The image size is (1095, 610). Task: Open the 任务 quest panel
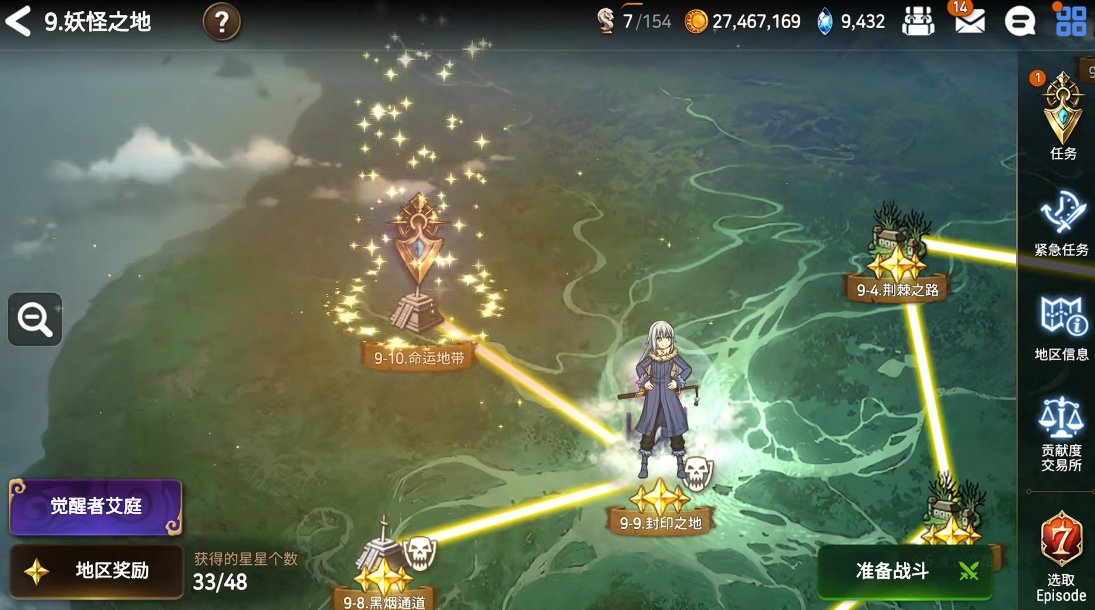(1062, 118)
